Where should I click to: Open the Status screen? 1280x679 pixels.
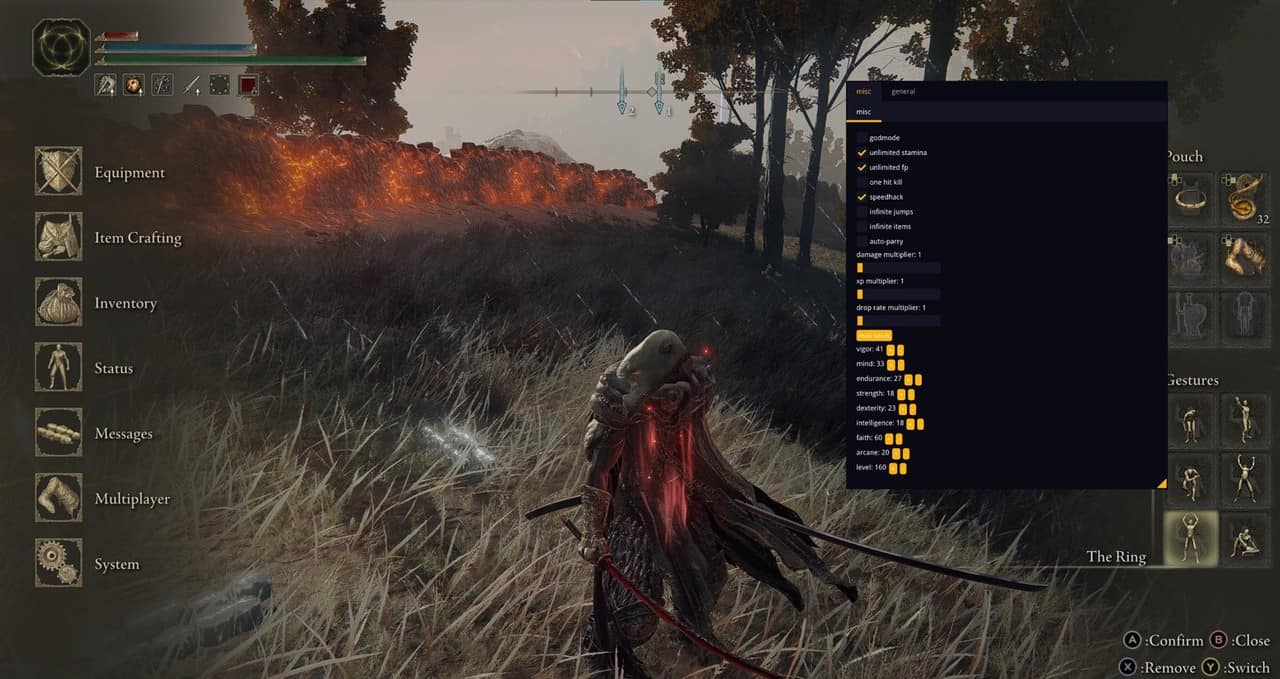coord(60,368)
